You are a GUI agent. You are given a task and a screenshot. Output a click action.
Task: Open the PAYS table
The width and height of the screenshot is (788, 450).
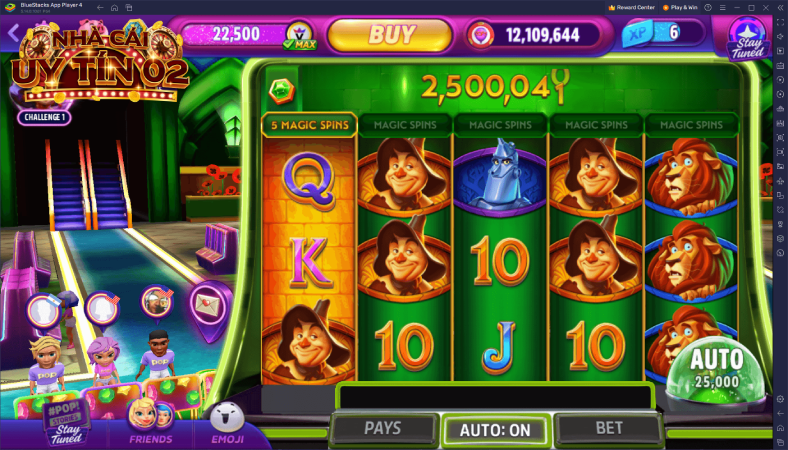(382, 428)
